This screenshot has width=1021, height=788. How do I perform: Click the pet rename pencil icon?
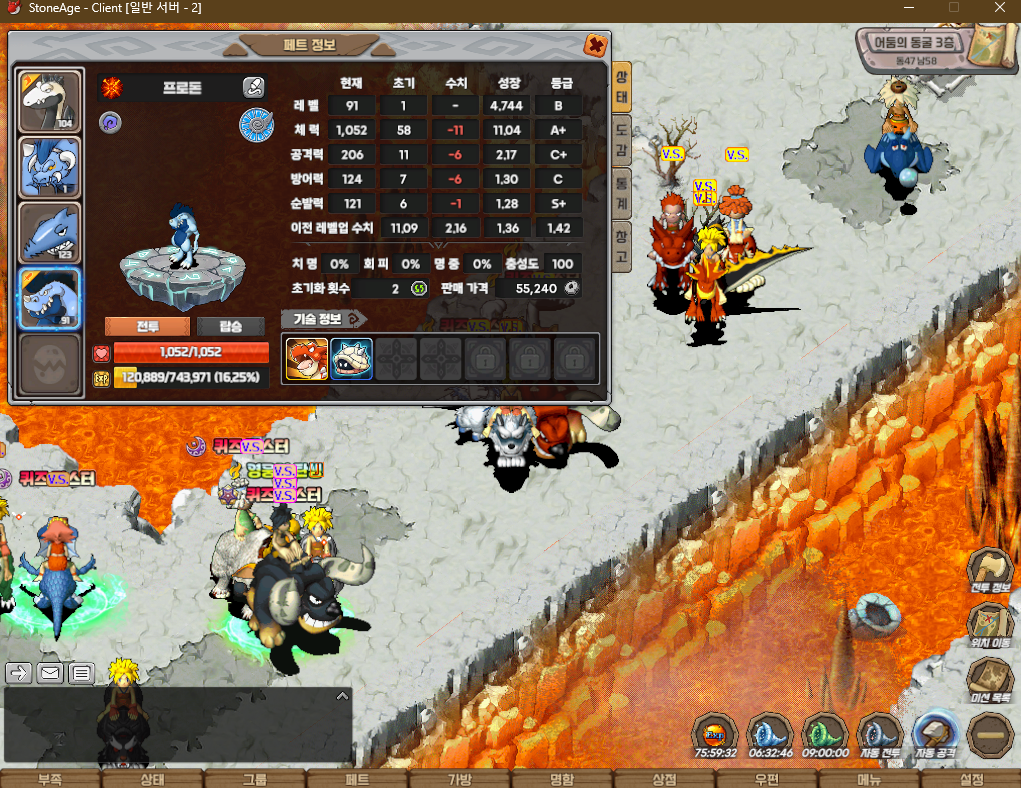pyautogui.click(x=253, y=88)
